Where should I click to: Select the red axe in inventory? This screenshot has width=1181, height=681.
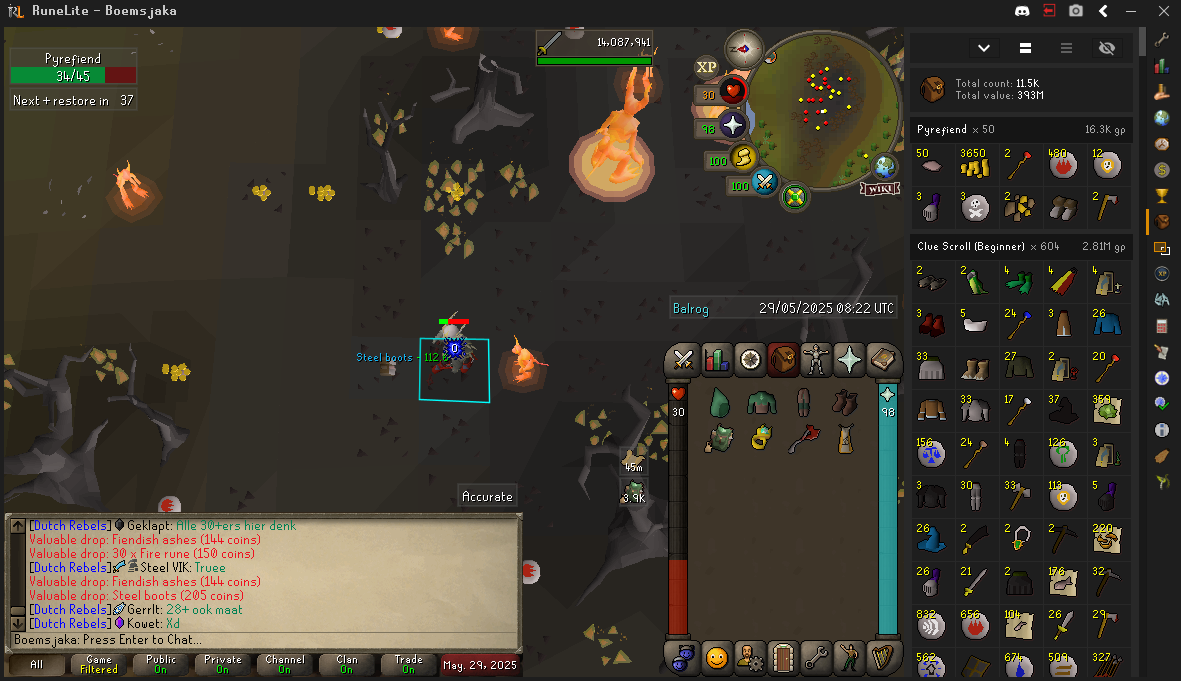pyautogui.click(x=802, y=437)
